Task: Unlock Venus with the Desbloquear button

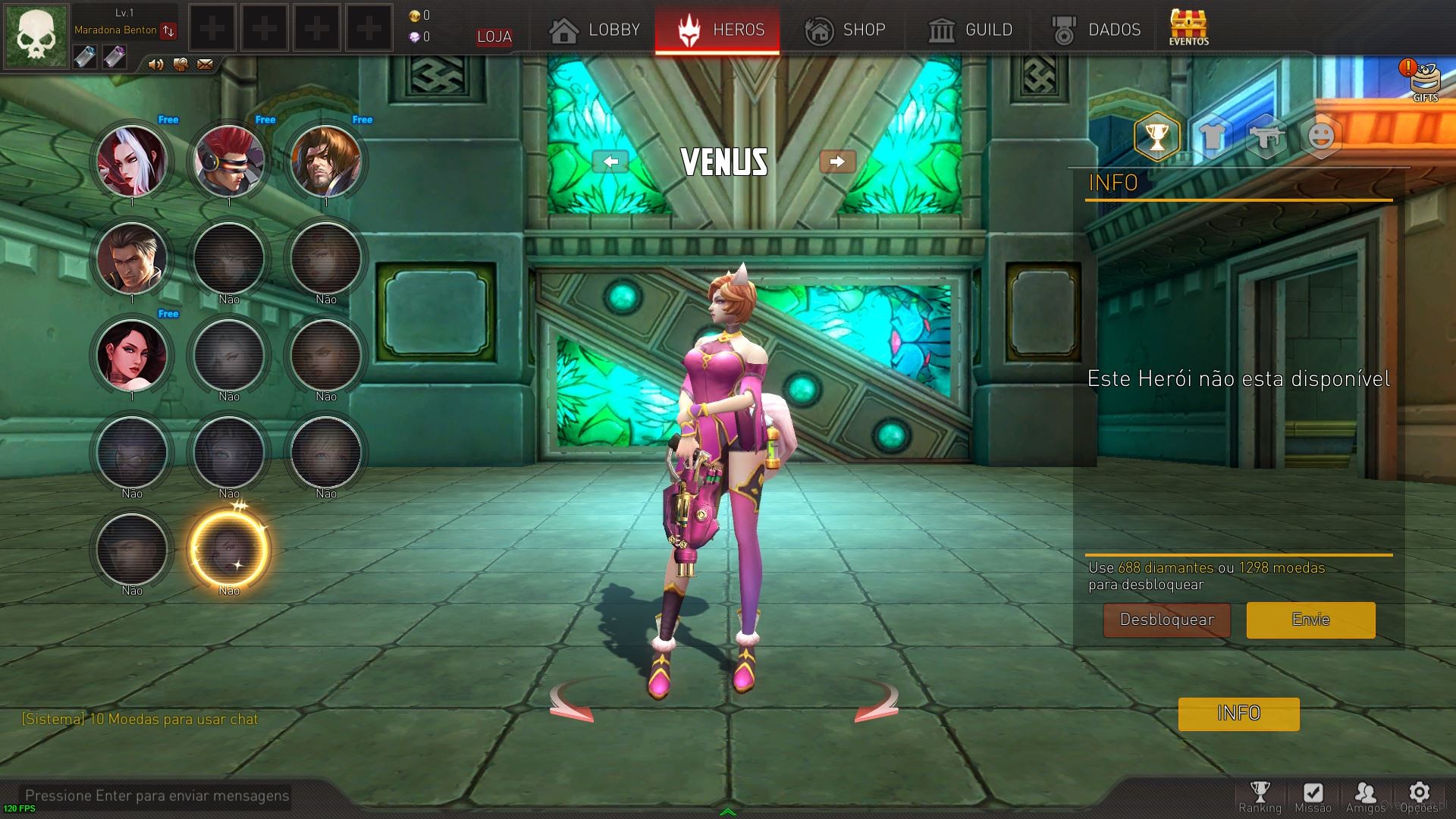Action: [1166, 620]
